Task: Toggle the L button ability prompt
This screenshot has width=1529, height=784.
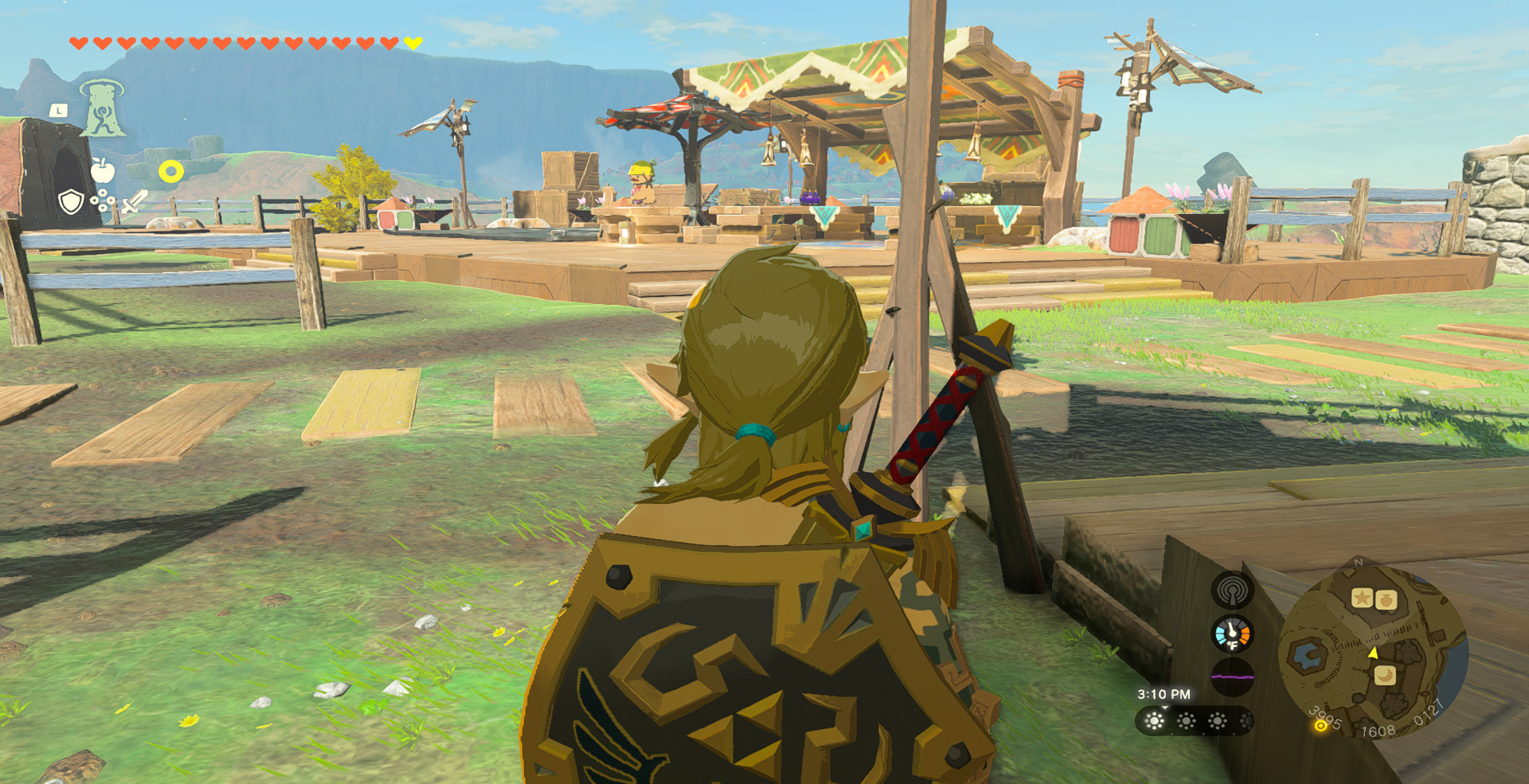Action: pyautogui.click(x=58, y=110)
